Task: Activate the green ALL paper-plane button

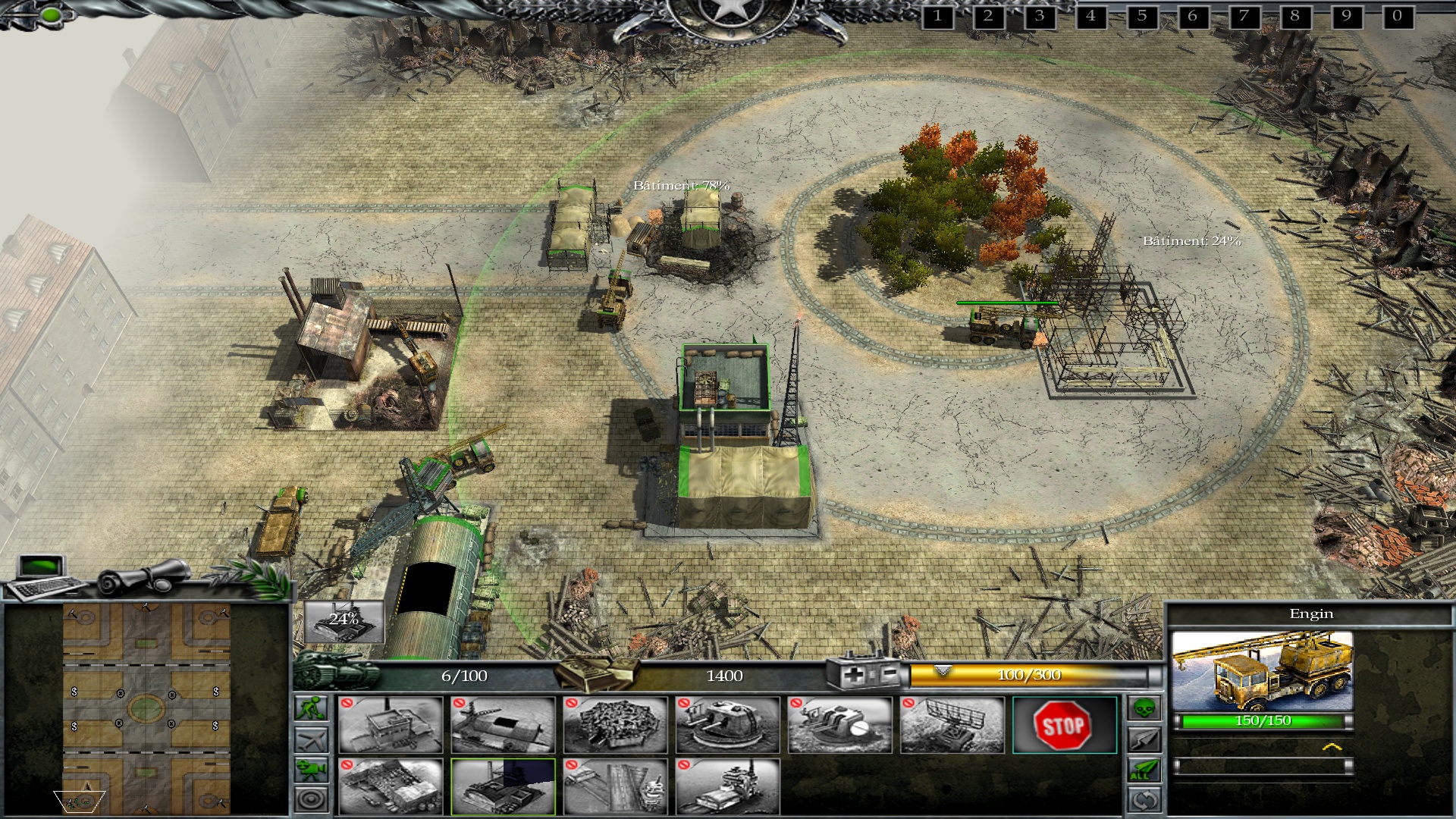Action: (1144, 770)
